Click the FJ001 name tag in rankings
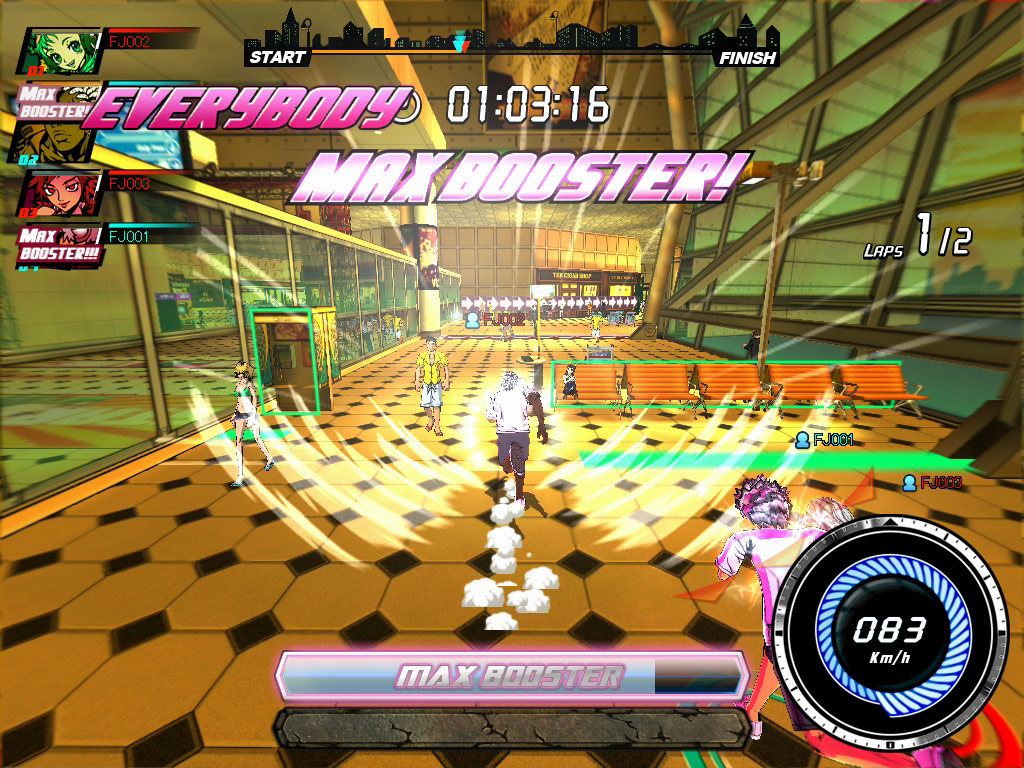Viewport: 1024px width, 768px height. (x=128, y=237)
